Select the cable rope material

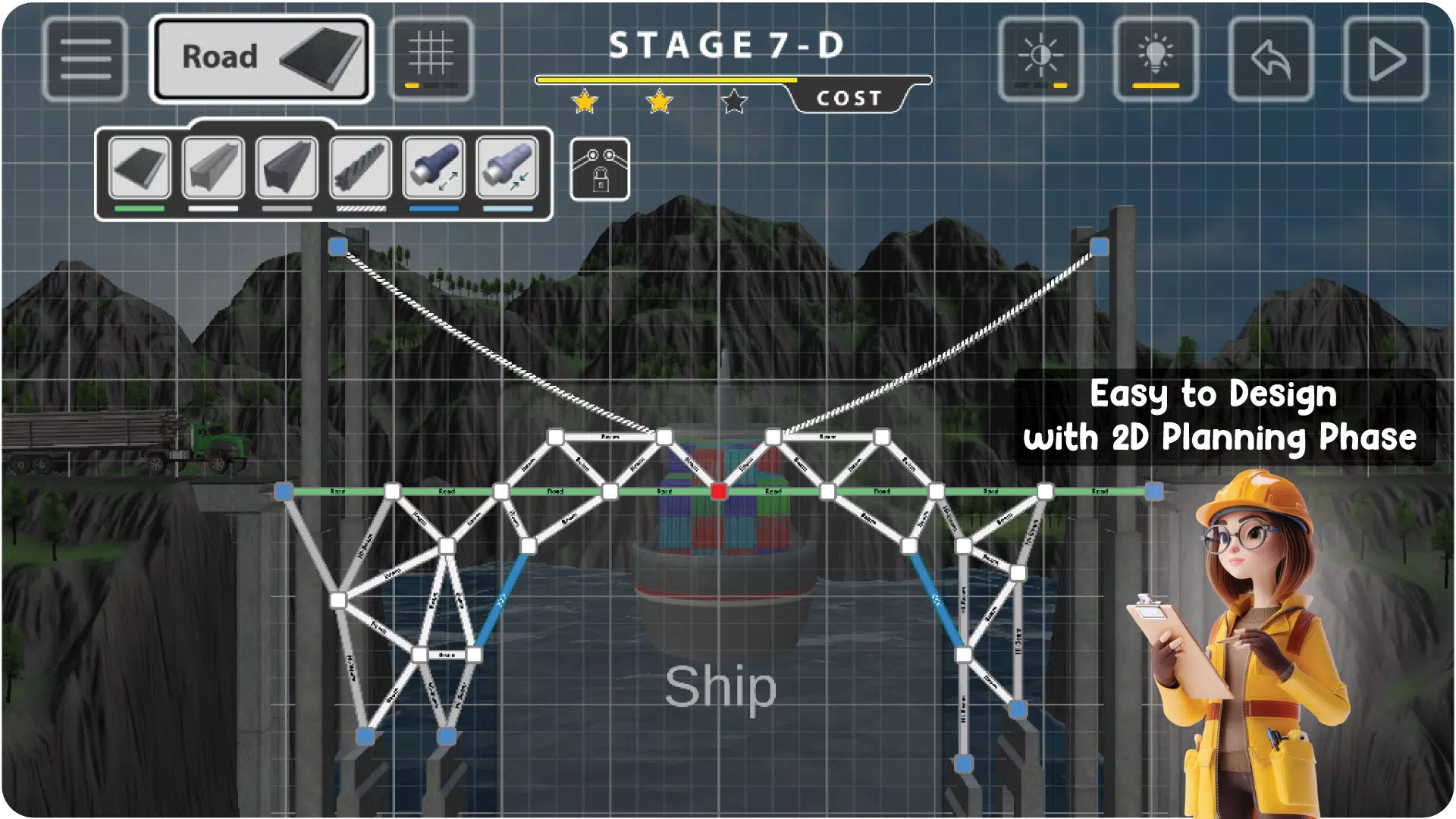pyautogui.click(x=361, y=167)
